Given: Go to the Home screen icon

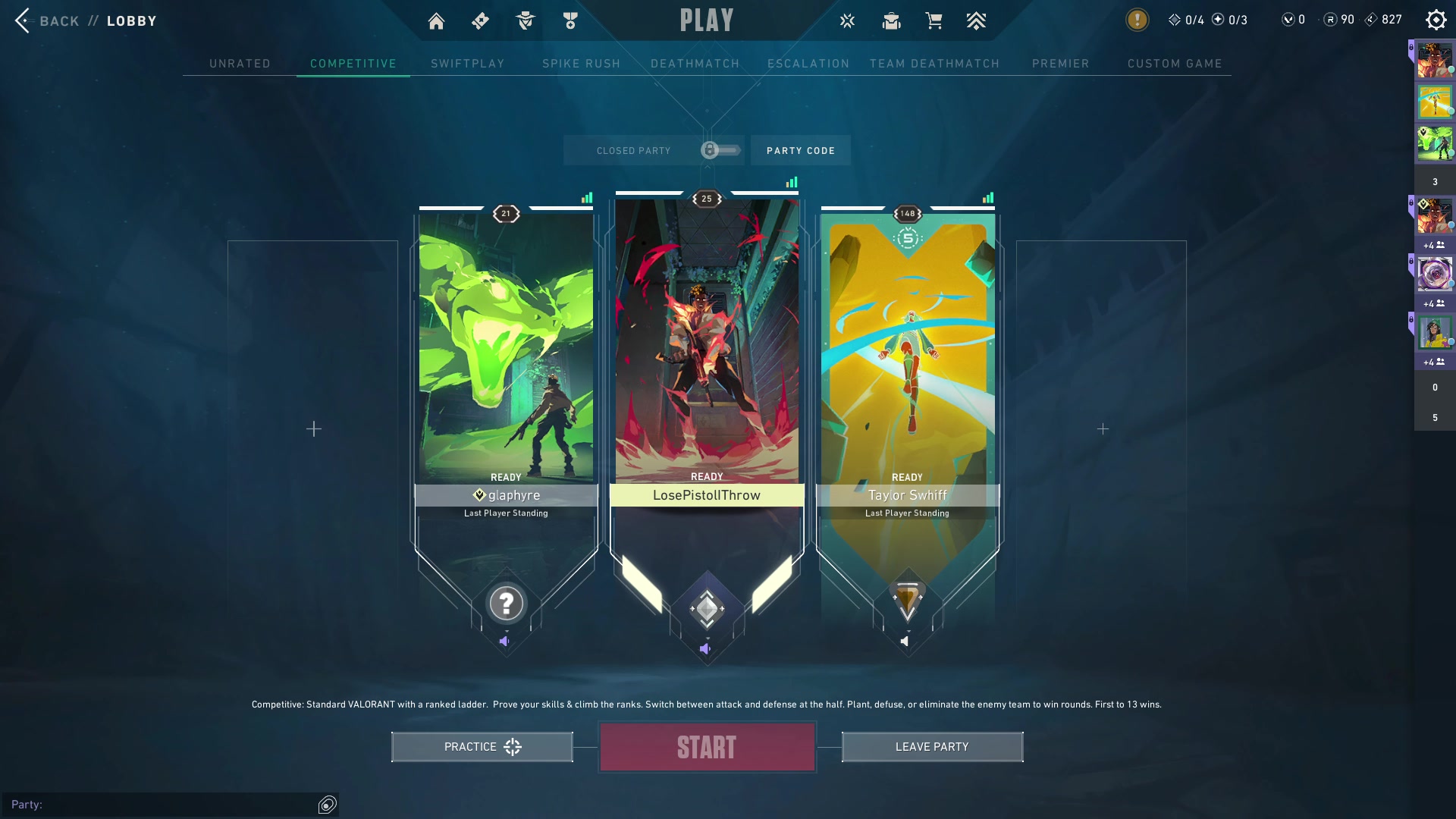Looking at the screenshot, I should pos(436,21).
